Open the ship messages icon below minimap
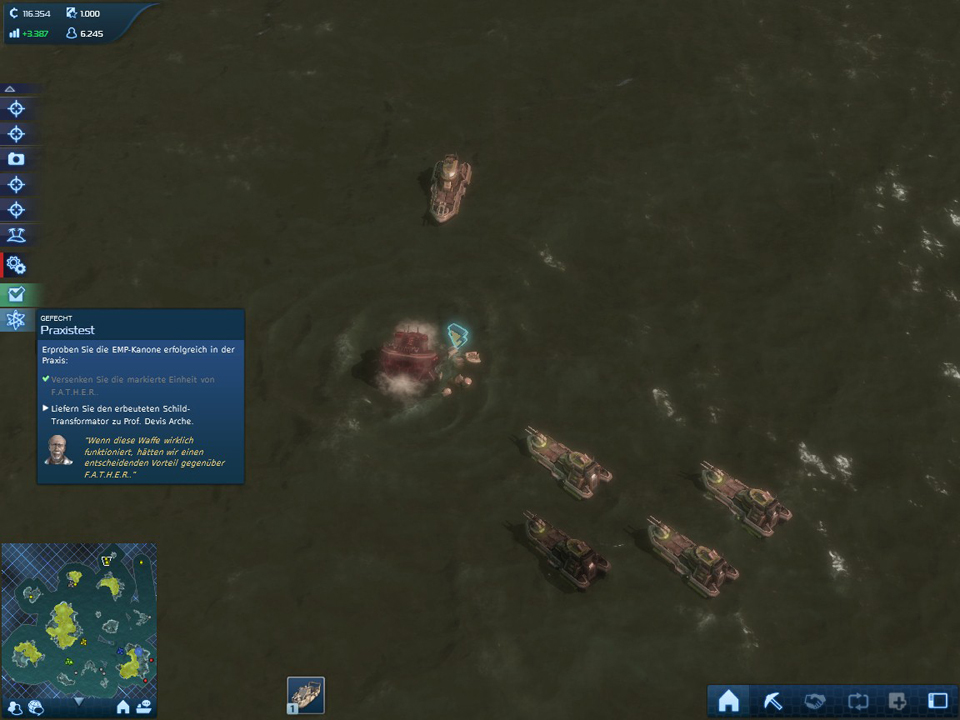Screen dimensions: 960x720 144,707
